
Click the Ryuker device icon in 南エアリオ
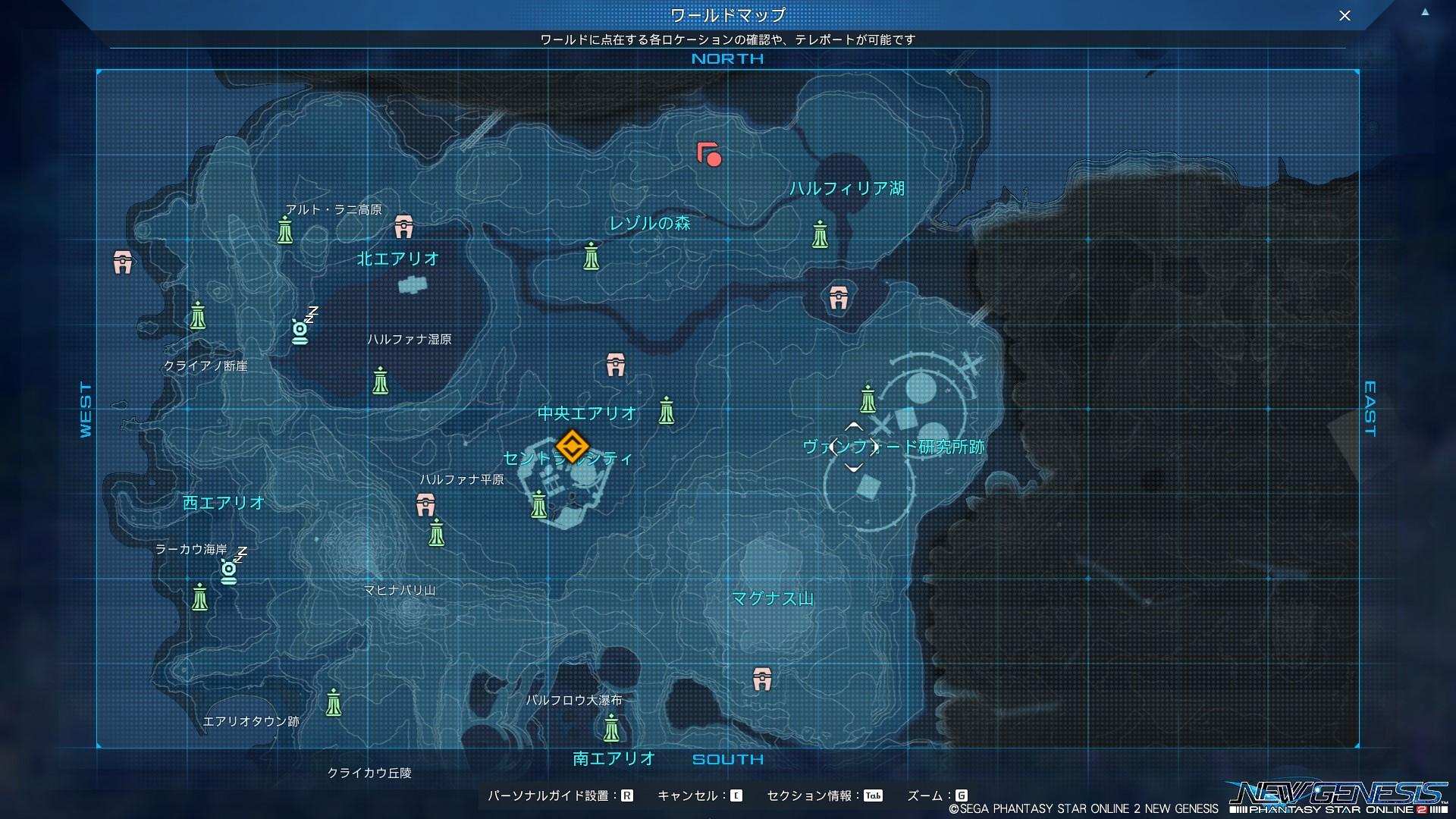pos(611,730)
